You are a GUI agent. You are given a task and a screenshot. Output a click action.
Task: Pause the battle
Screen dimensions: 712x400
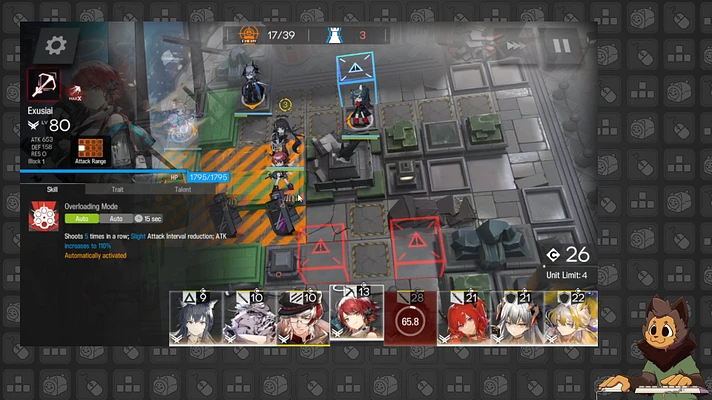559,46
